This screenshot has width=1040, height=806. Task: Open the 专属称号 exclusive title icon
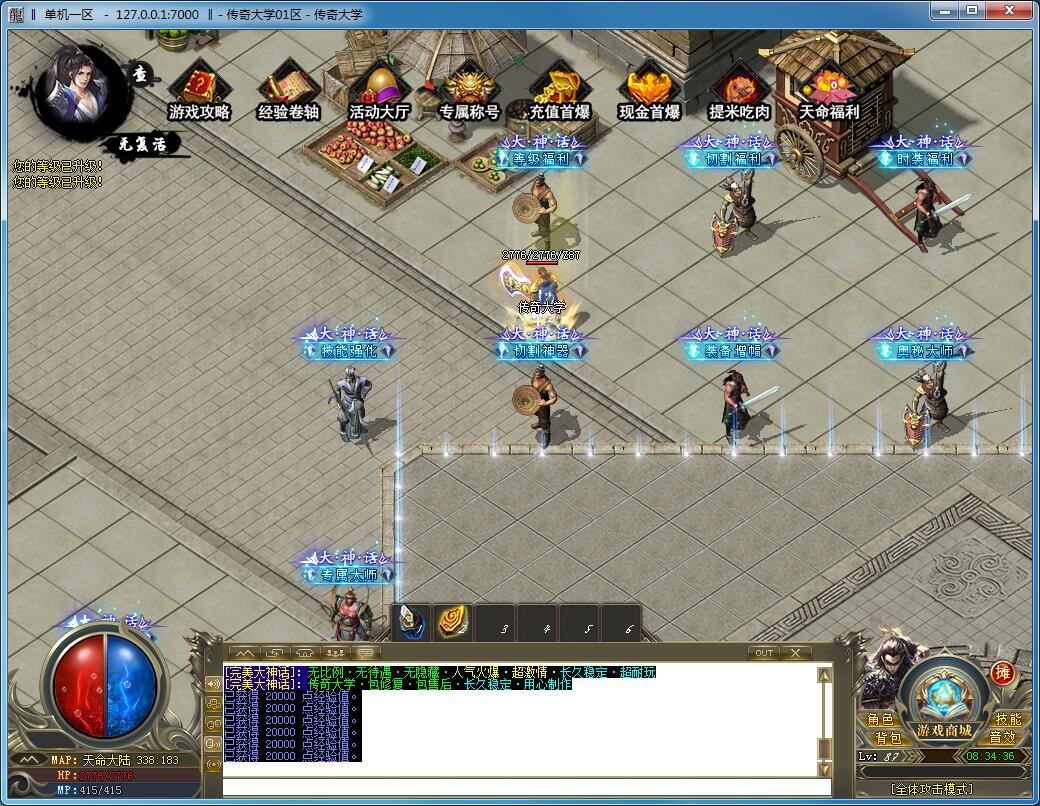click(x=469, y=92)
